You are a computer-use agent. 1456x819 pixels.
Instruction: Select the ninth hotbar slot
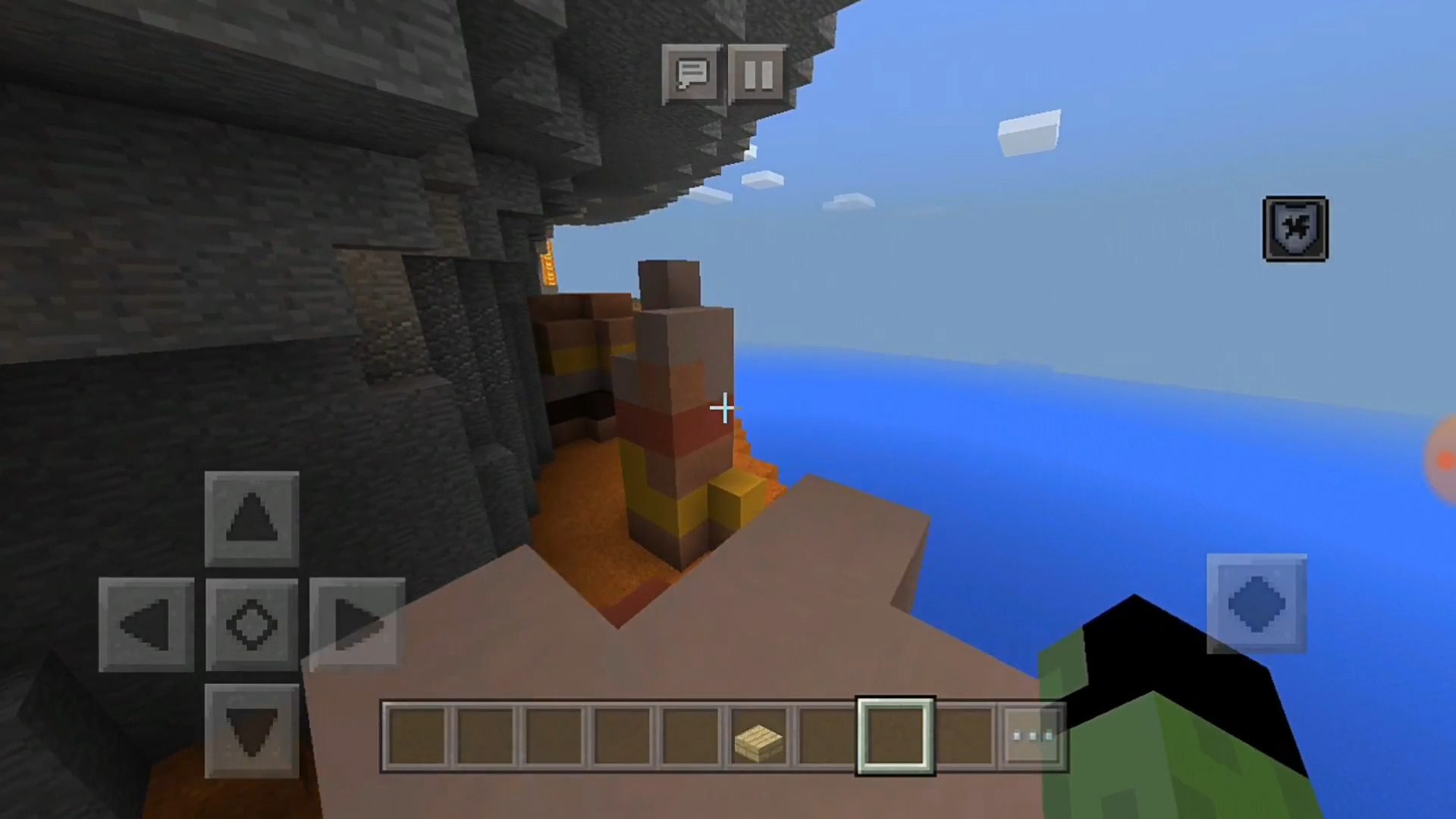[967, 736]
